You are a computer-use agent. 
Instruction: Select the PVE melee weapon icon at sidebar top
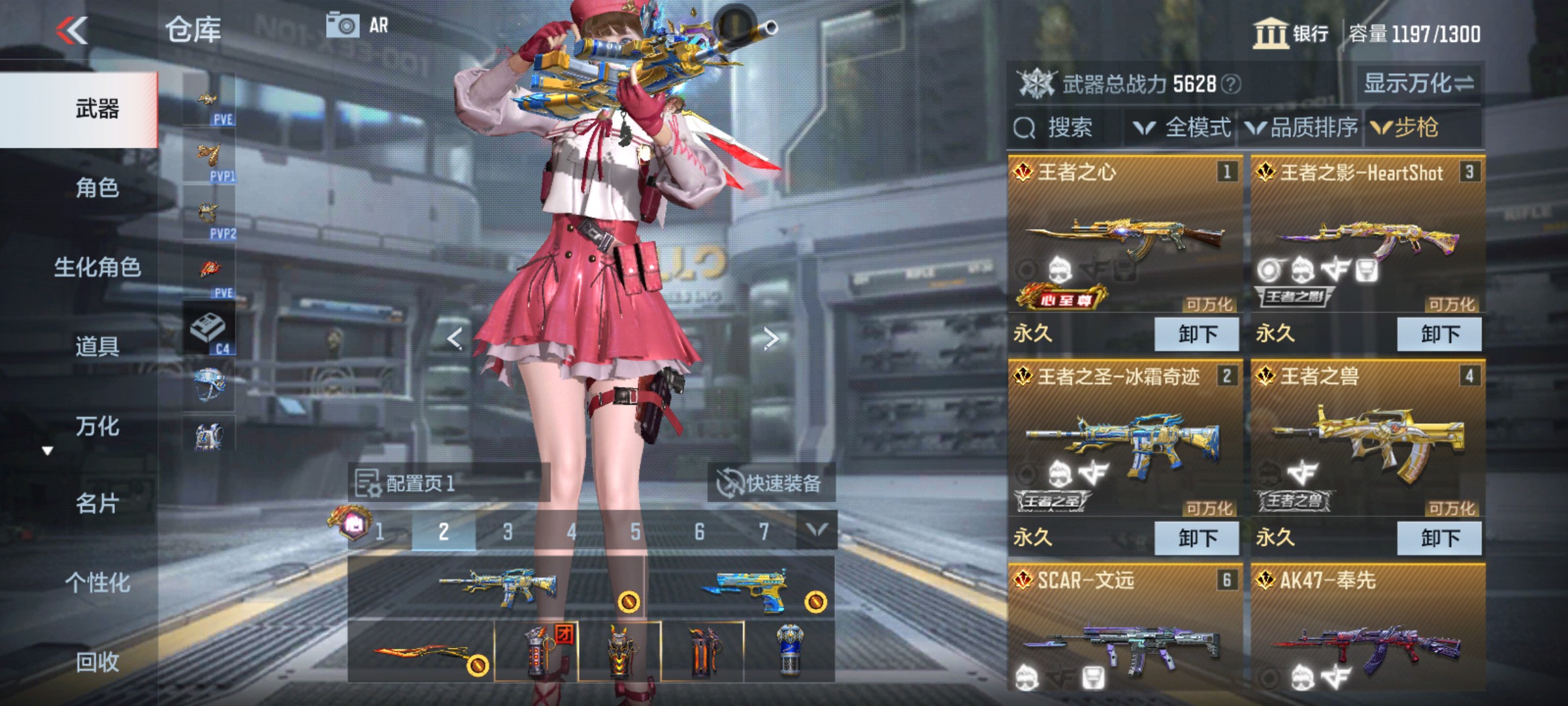[208, 97]
